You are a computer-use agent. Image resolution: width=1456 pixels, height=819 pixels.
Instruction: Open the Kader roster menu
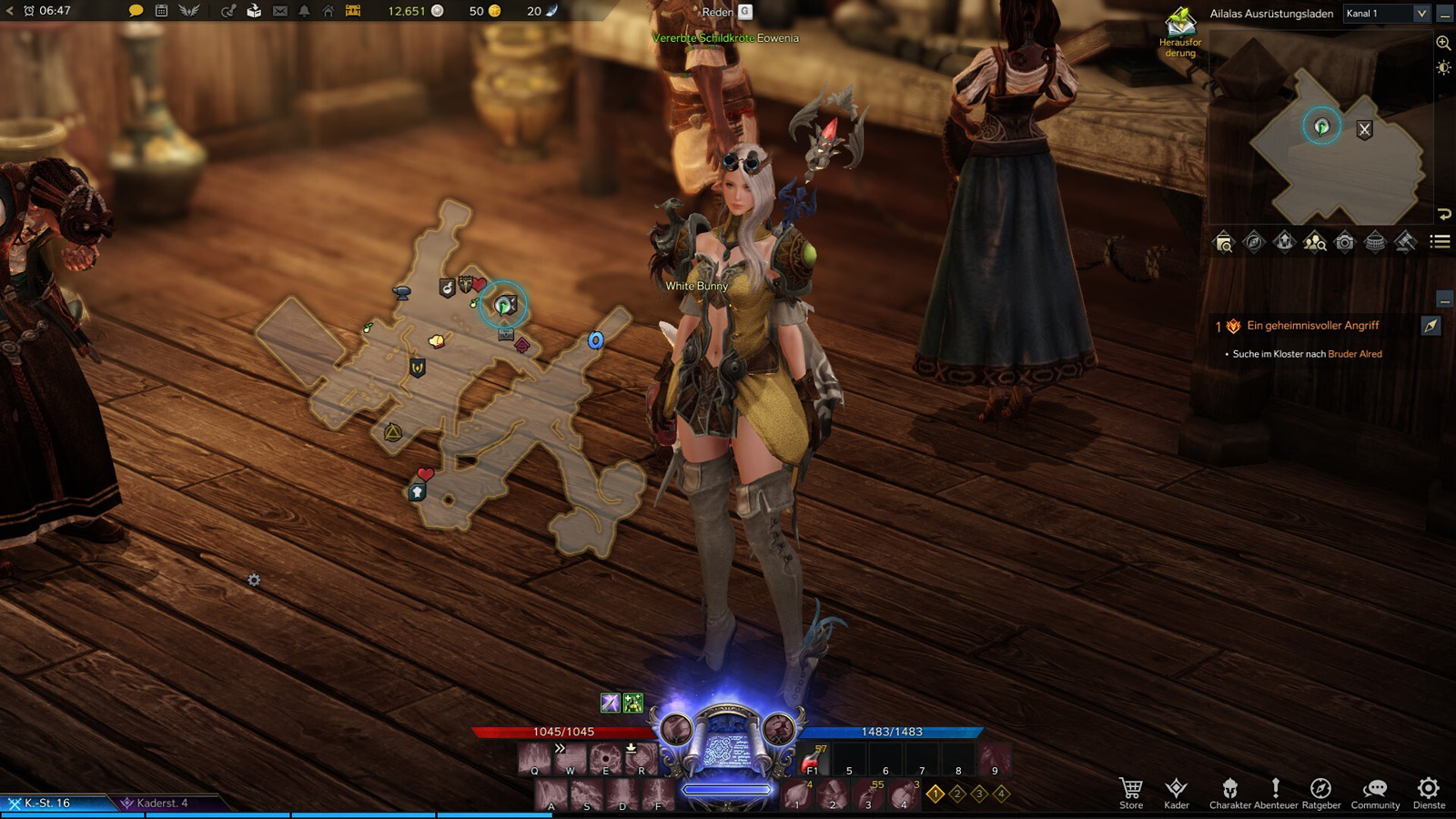pos(1176,791)
